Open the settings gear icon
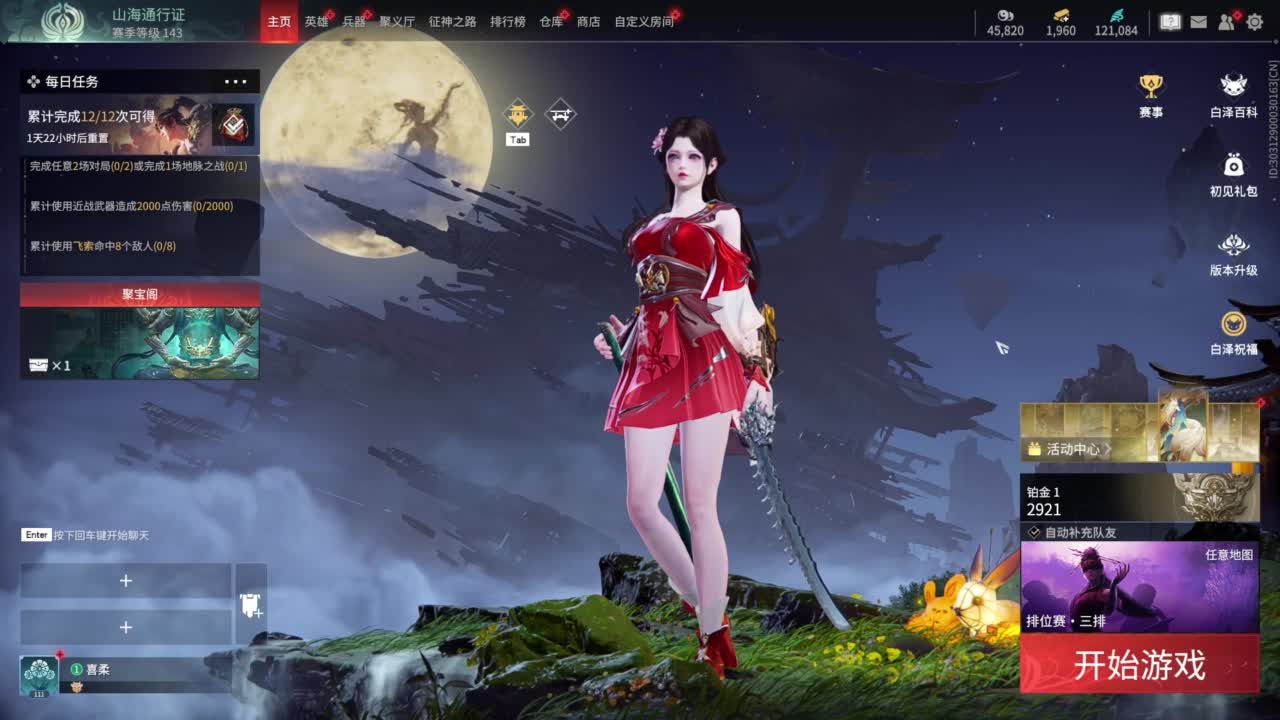Viewport: 1280px width, 720px height. pos(1255,21)
